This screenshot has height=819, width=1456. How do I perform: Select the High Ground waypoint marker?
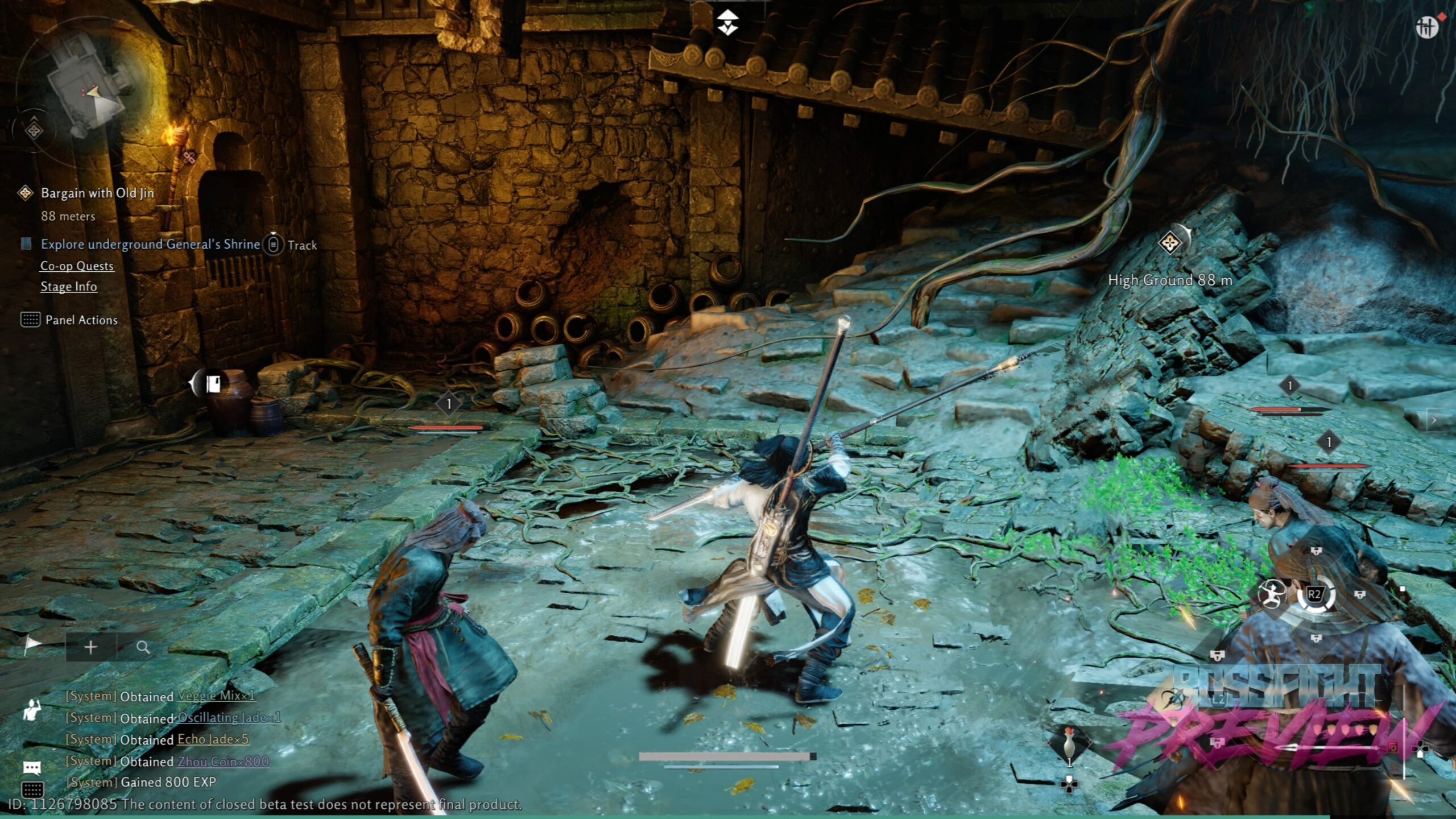pos(1170,243)
